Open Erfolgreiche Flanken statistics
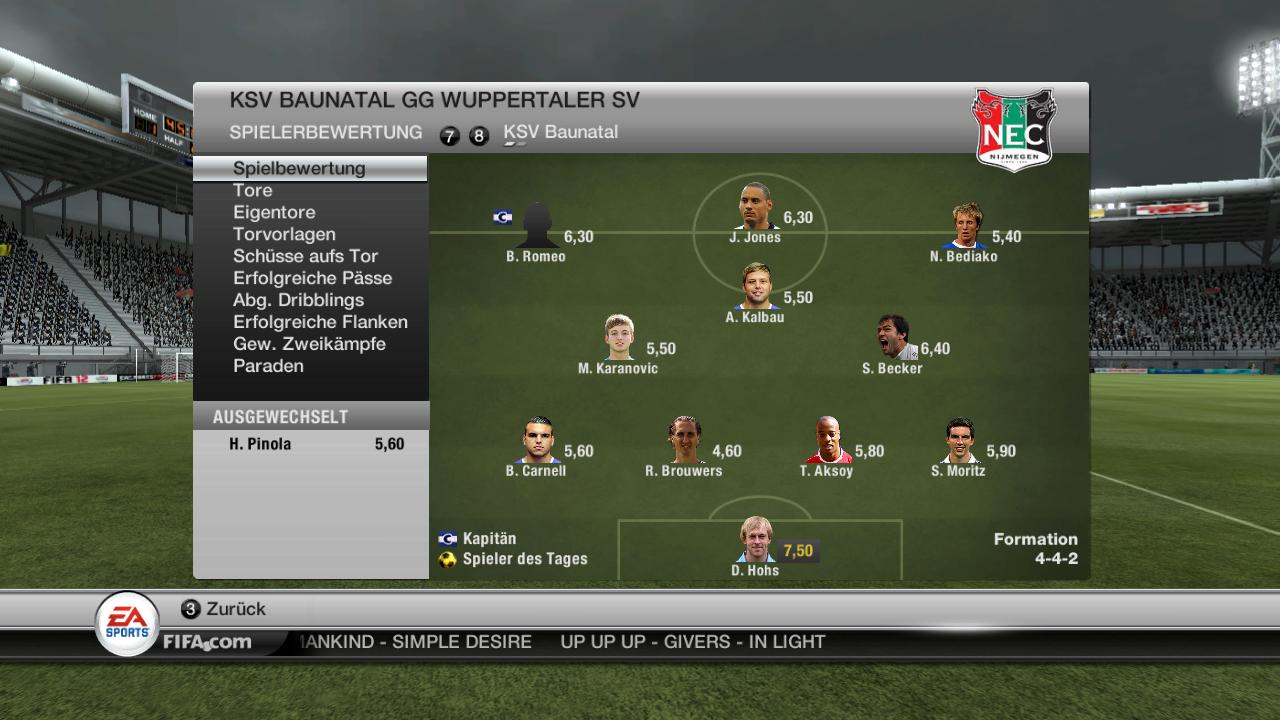Screen dimensions: 1280x720 pyautogui.click(x=320, y=322)
